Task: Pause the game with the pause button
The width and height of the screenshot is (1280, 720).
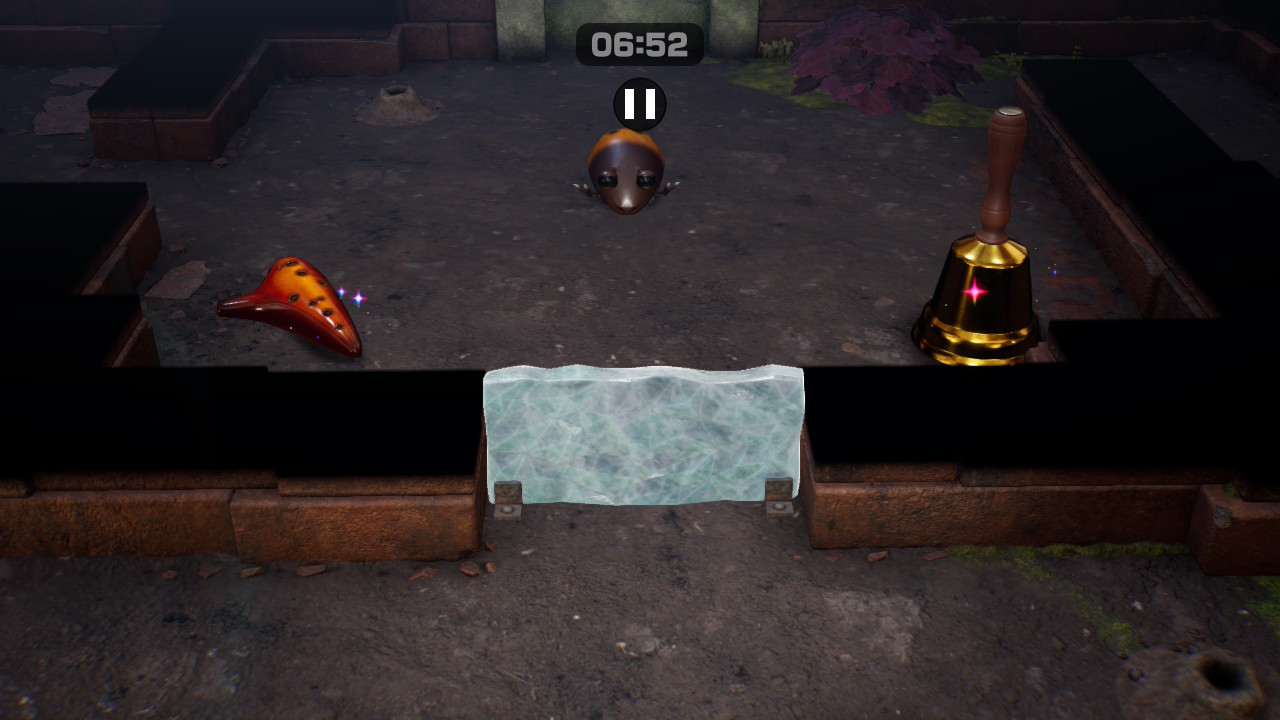Action: point(640,104)
